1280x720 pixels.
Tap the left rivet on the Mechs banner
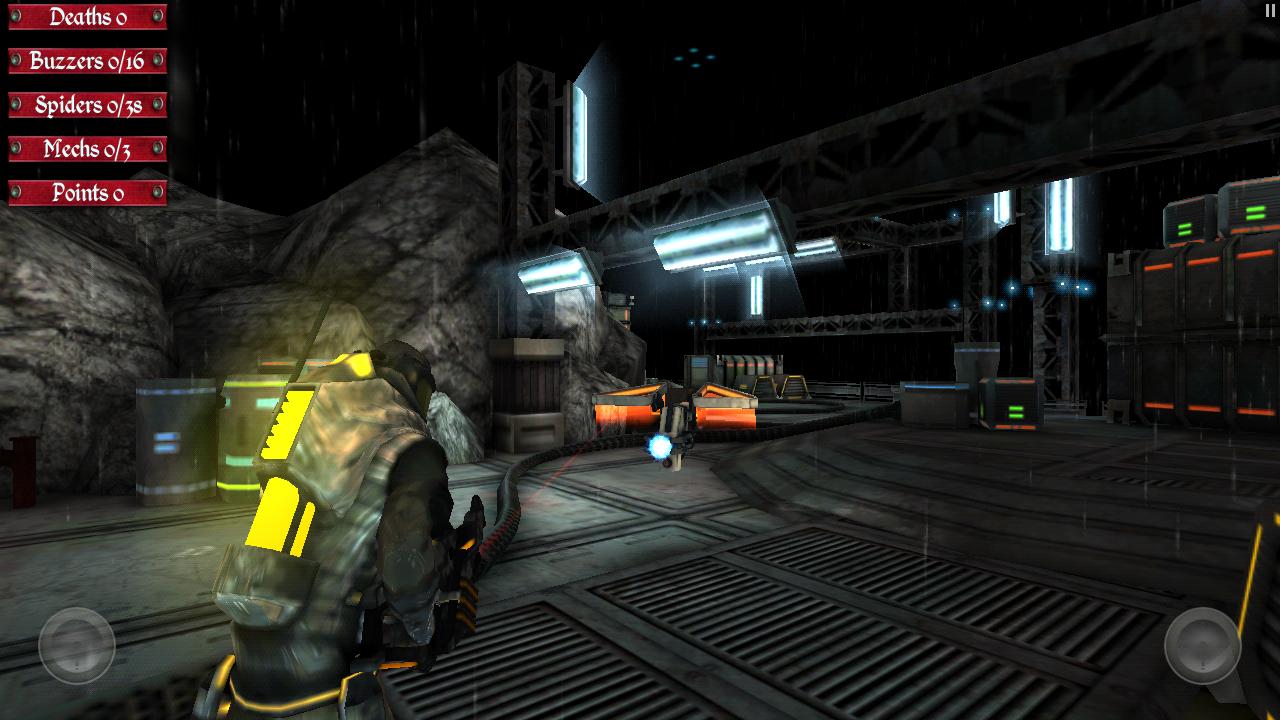pos(15,148)
